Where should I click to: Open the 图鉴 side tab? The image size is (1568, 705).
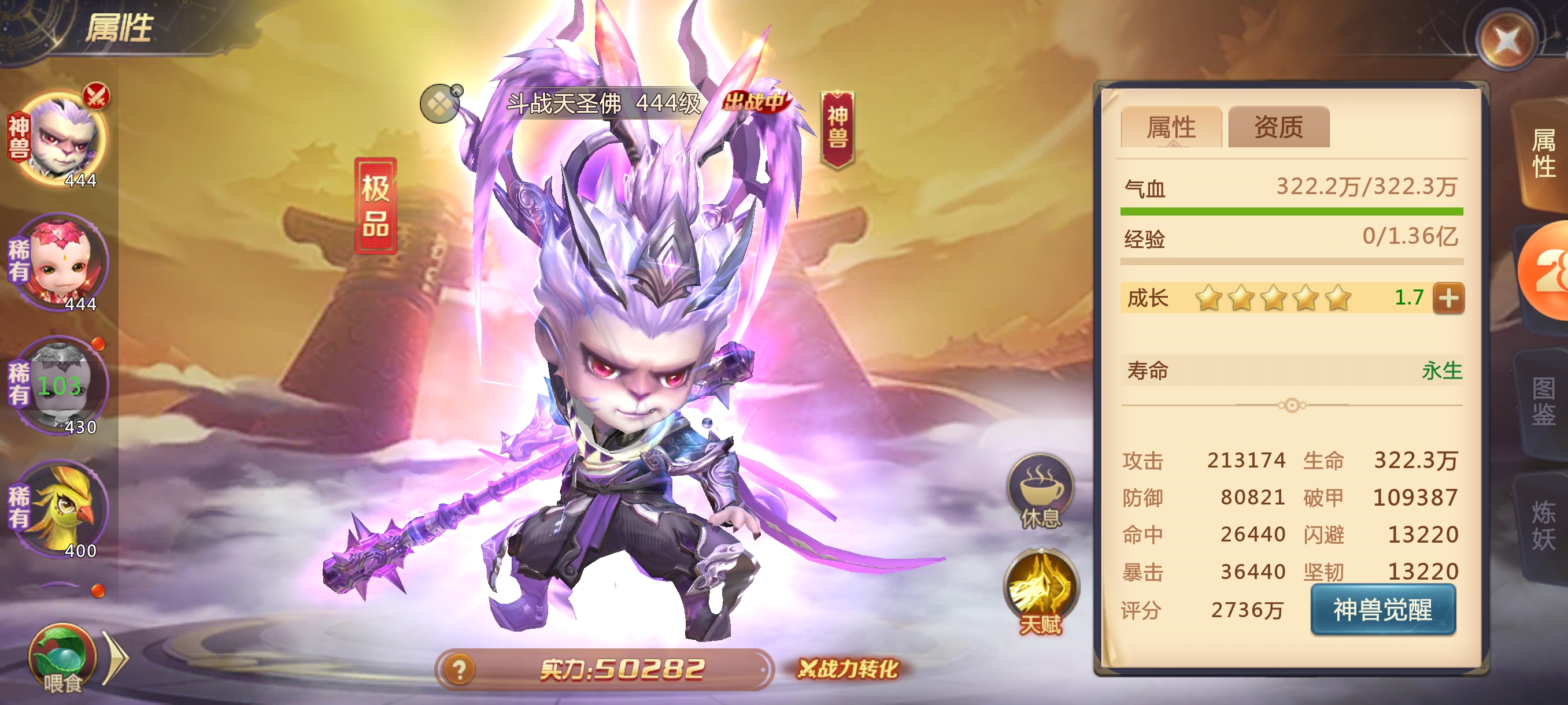(x=1543, y=402)
